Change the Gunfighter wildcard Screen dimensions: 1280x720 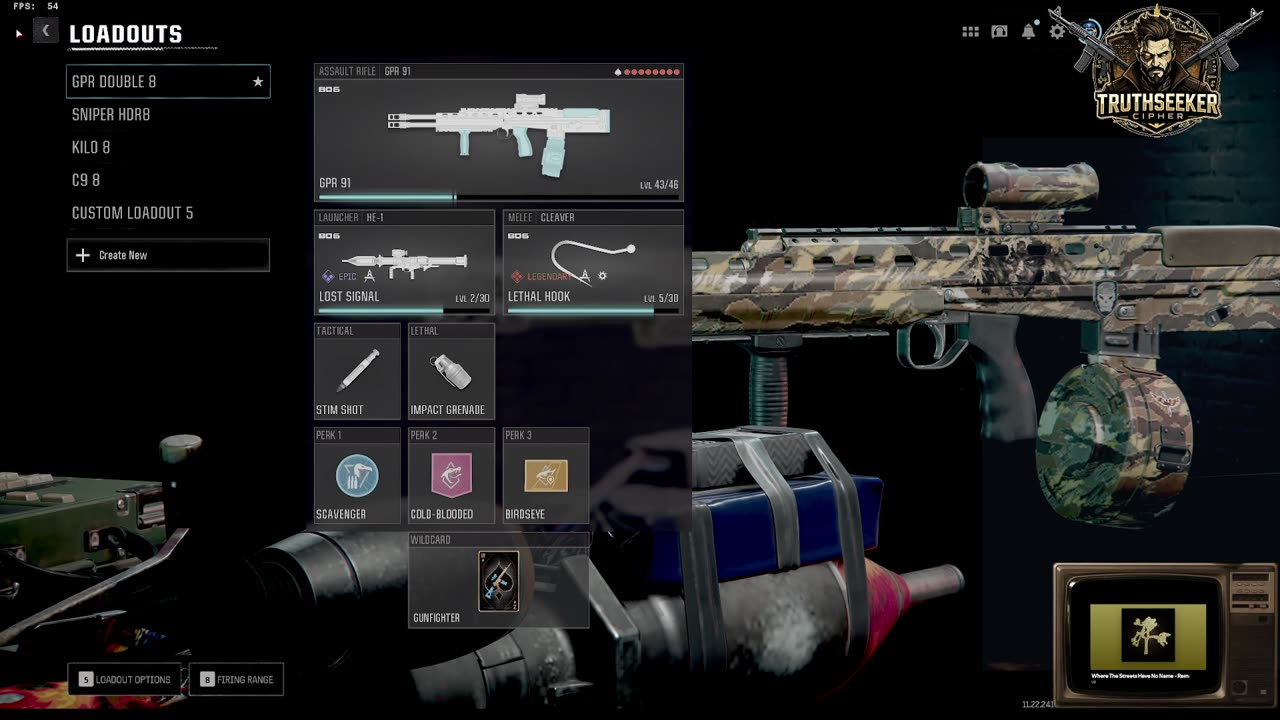point(498,581)
